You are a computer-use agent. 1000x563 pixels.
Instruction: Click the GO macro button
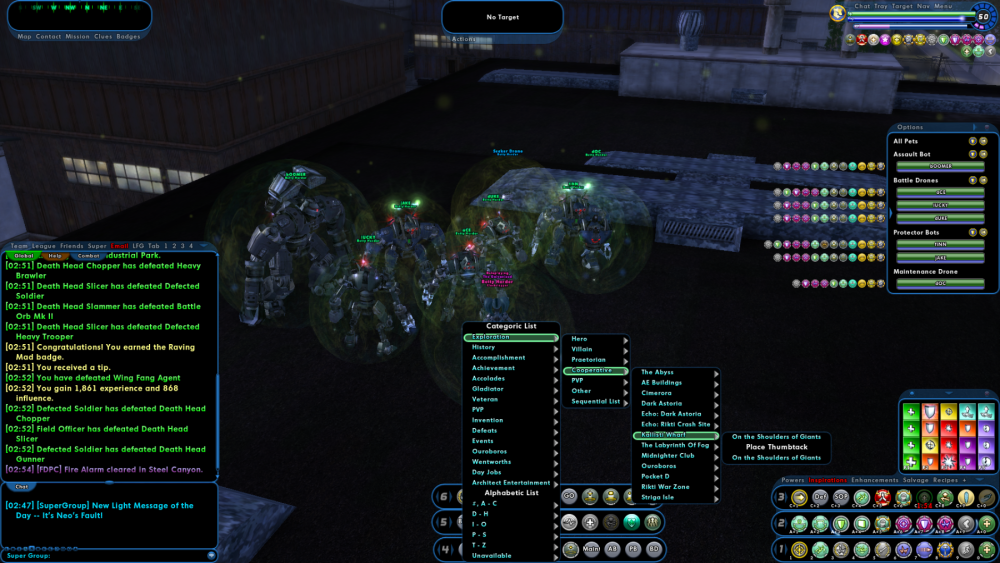pos(569,496)
